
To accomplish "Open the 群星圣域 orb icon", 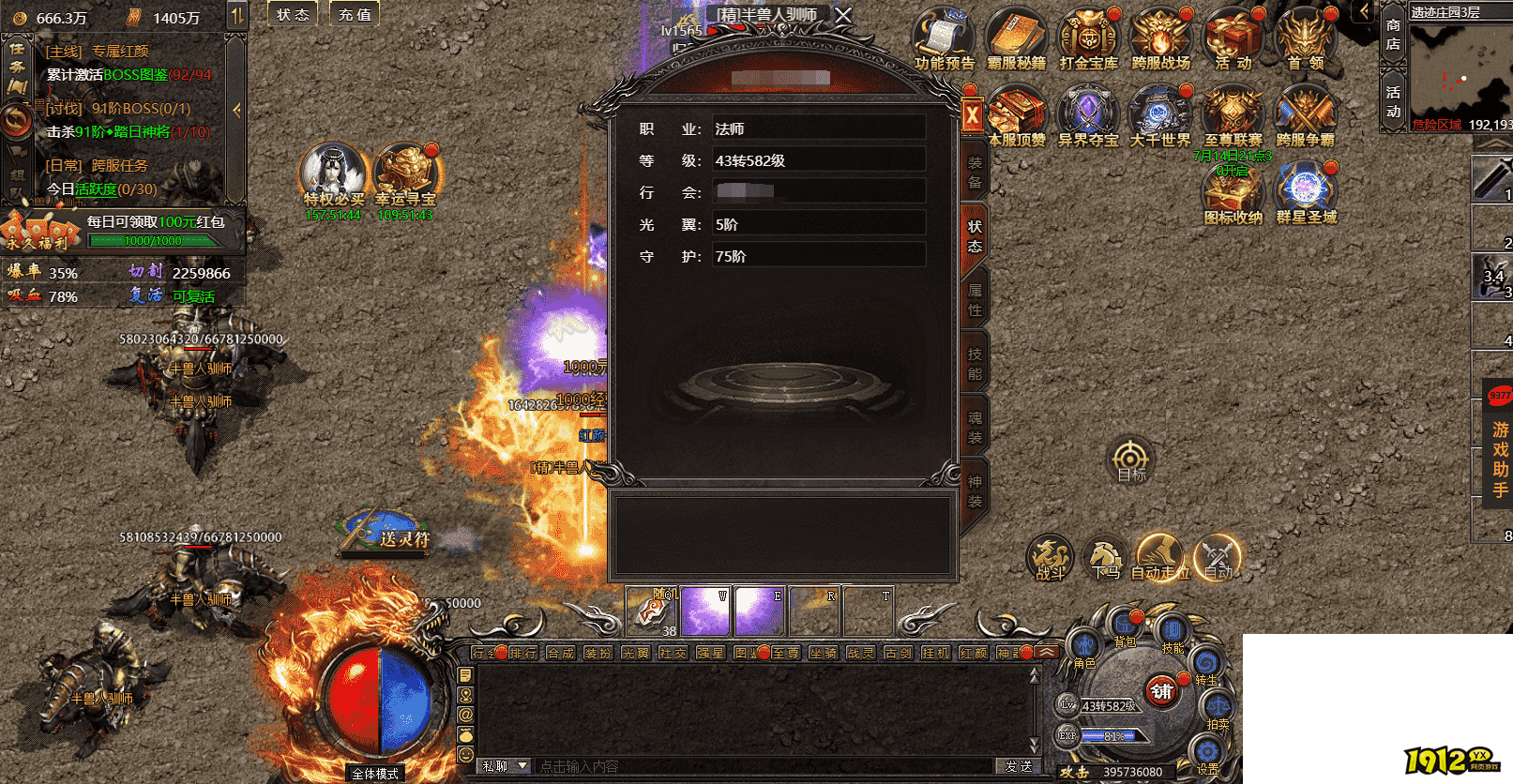I will coord(1305,191).
